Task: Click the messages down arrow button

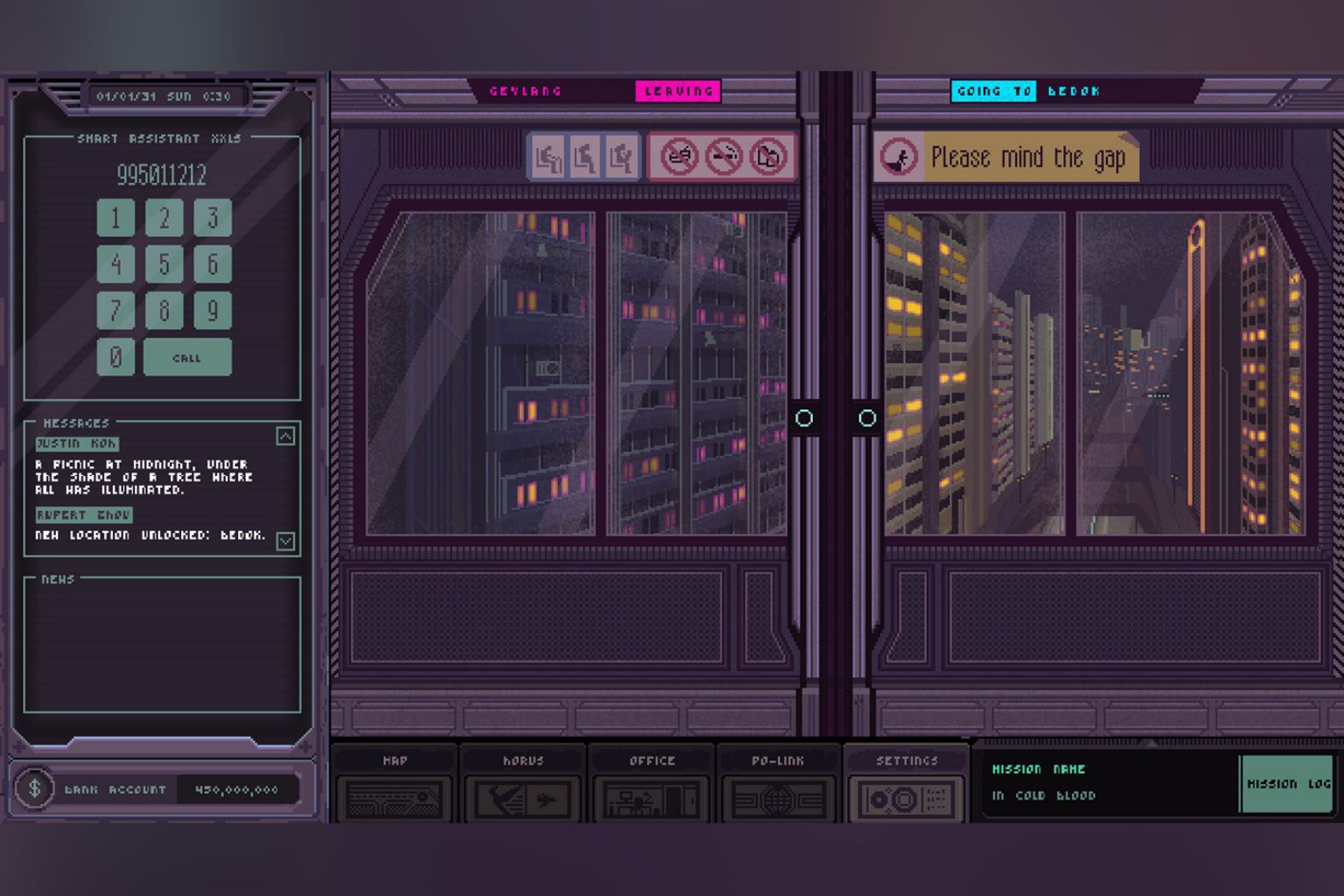Action: (x=285, y=541)
